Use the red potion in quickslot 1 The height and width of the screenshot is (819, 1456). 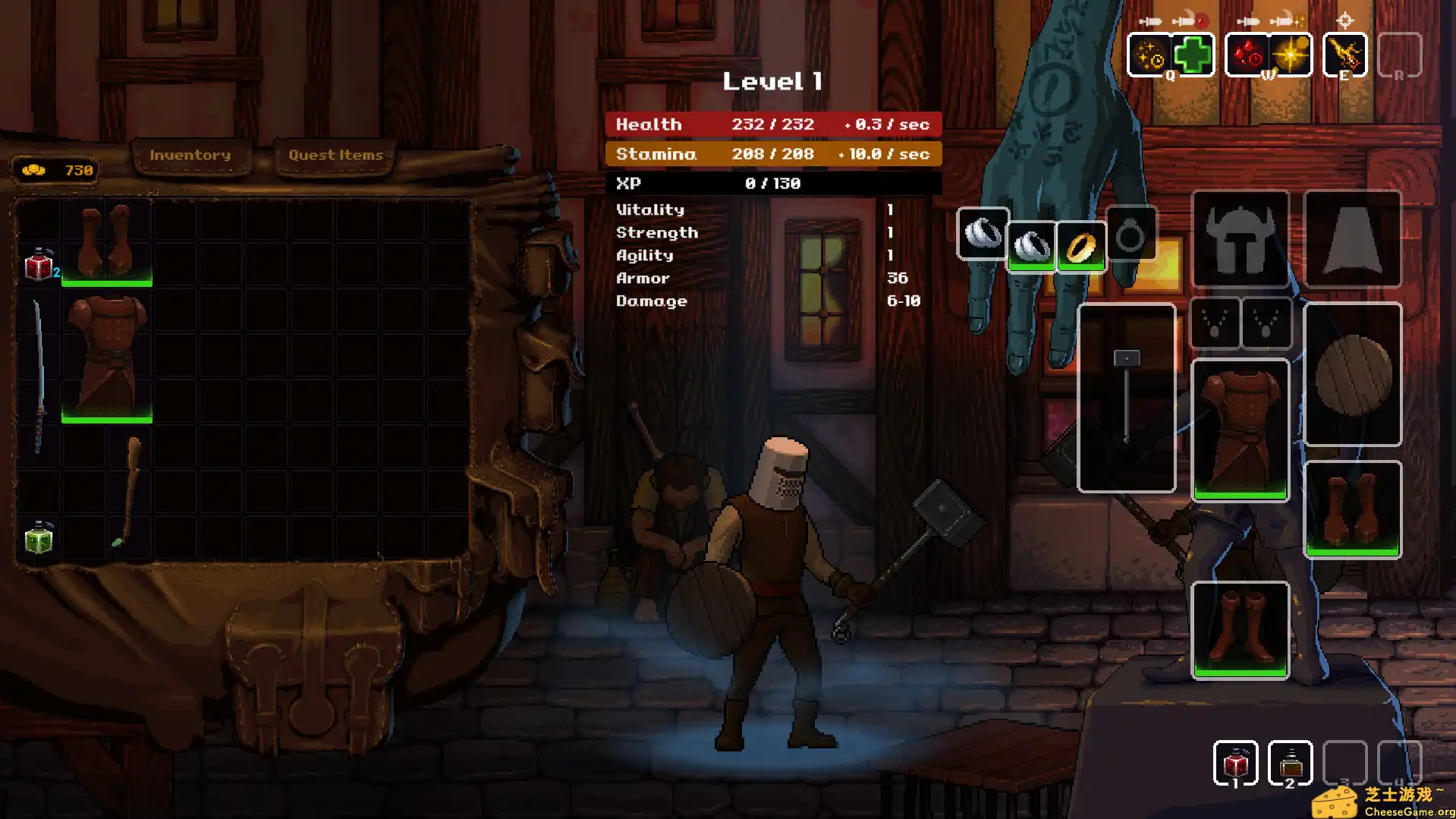[x=1235, y=763]
